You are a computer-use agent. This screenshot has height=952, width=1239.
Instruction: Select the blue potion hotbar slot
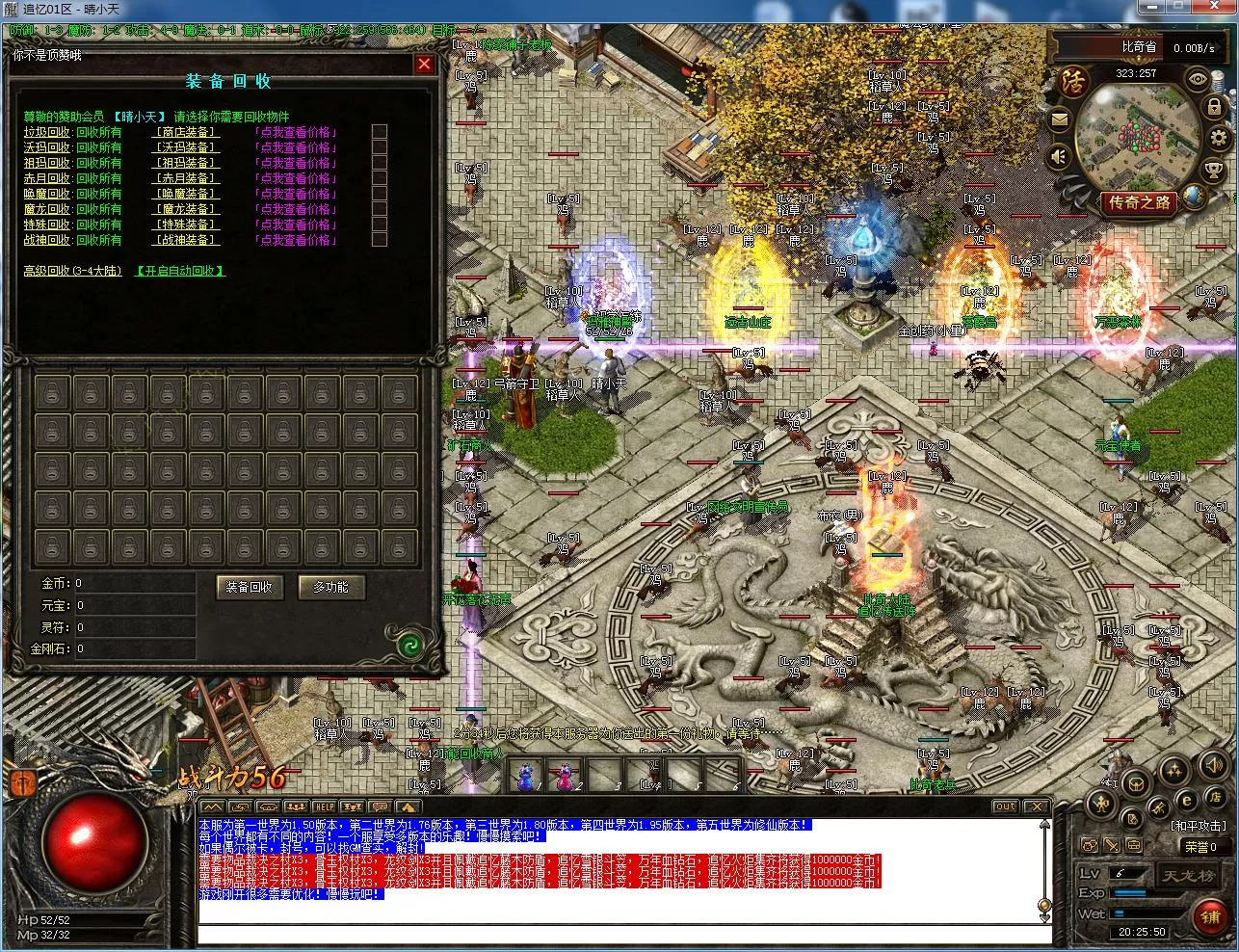pos(525,773)
